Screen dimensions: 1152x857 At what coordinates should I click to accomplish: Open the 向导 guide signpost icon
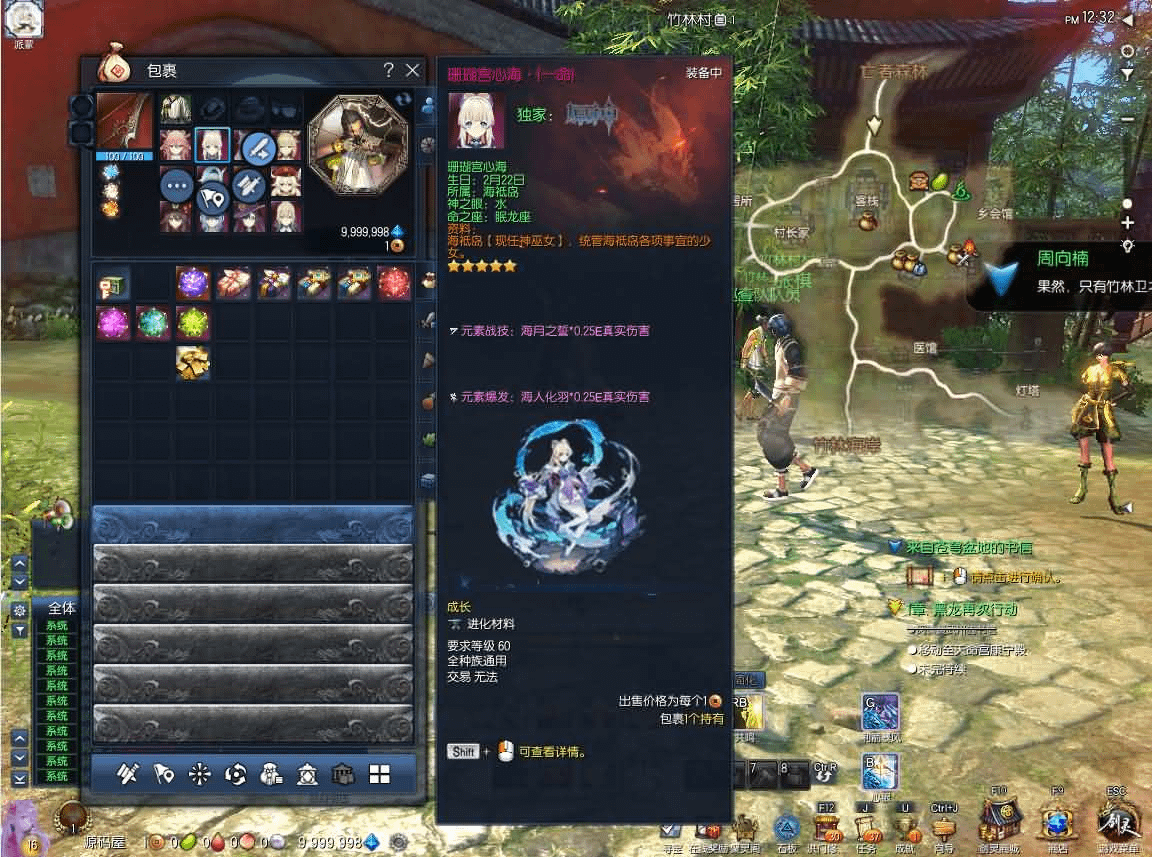point(944,828)
